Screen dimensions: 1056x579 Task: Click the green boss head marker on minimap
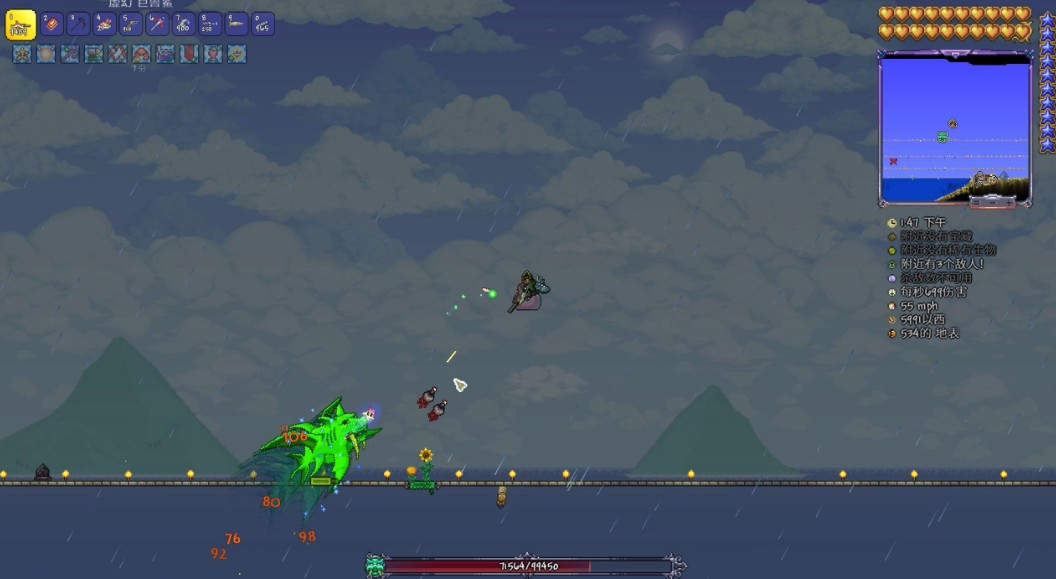(942, 137)
